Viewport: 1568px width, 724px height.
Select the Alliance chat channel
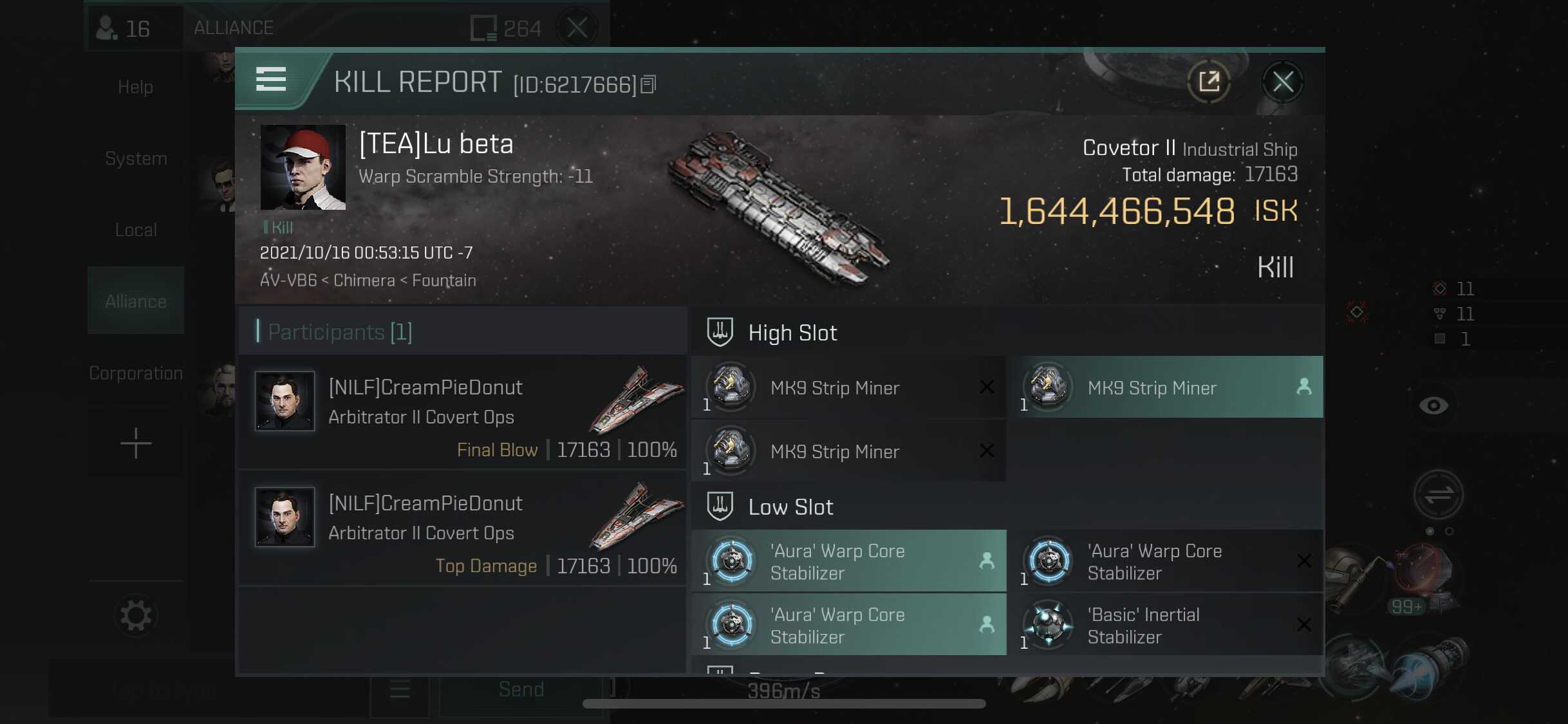coord(135,301)
